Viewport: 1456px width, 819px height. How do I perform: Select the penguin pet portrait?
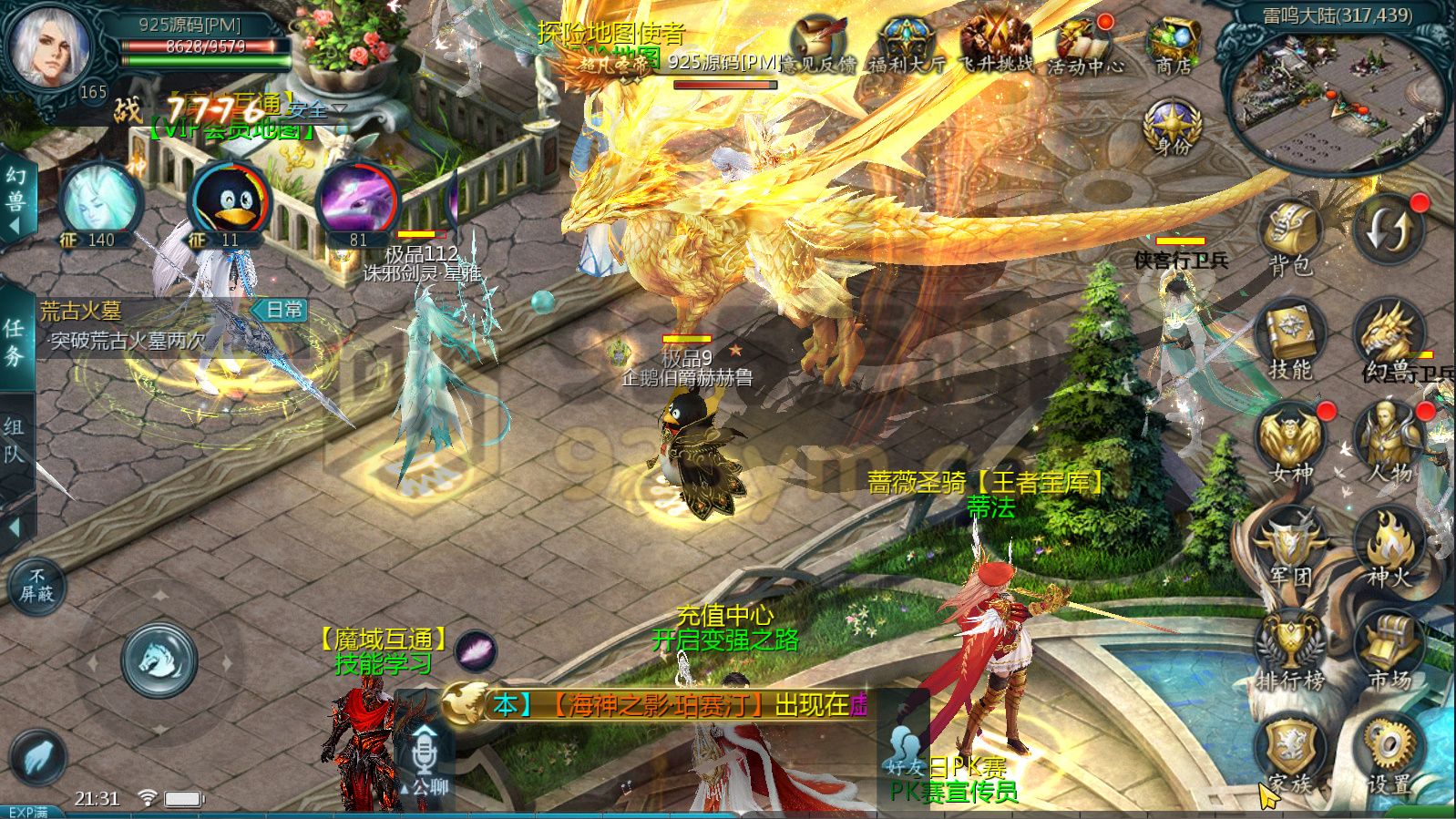click(x=230, y=202)
